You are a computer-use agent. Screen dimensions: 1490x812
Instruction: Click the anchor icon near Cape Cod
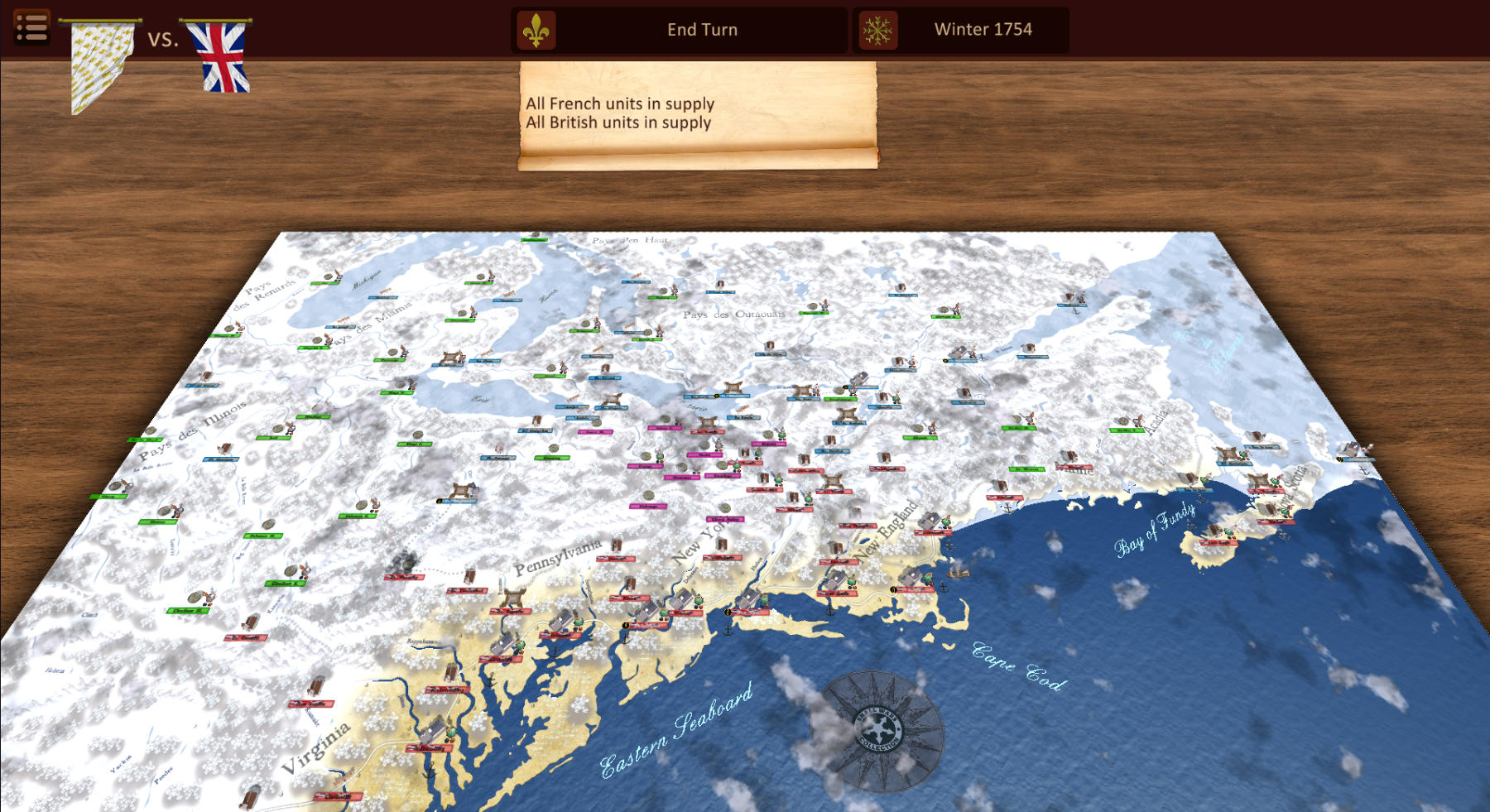click(943, 587)
